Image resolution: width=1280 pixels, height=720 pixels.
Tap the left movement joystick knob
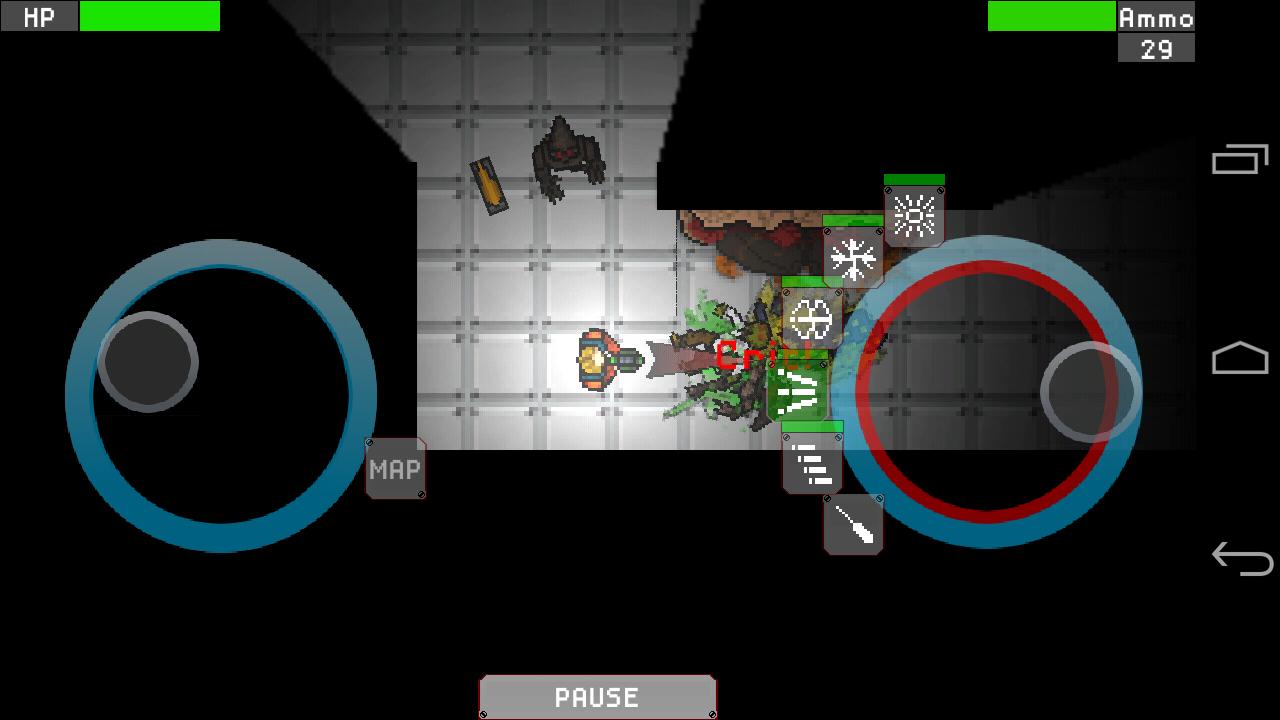point(150,362)
